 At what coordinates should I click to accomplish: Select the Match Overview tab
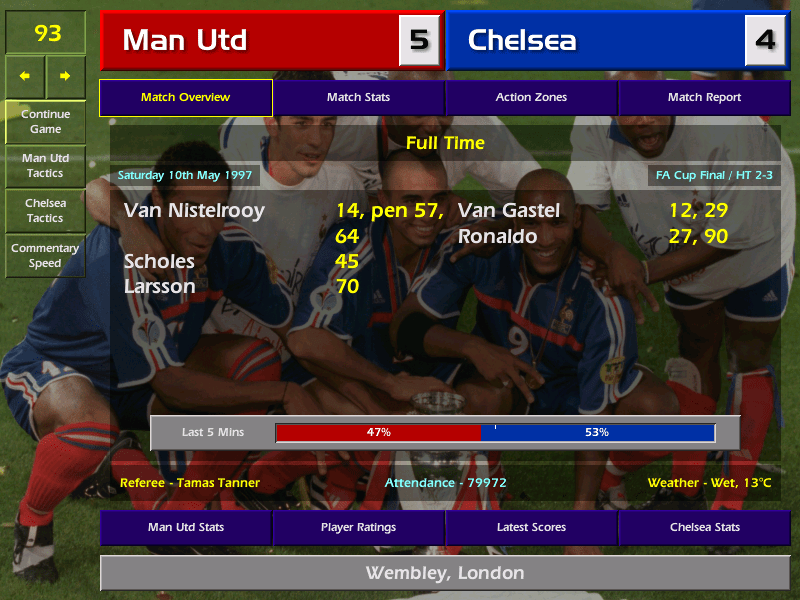click(x=185, y=97)
